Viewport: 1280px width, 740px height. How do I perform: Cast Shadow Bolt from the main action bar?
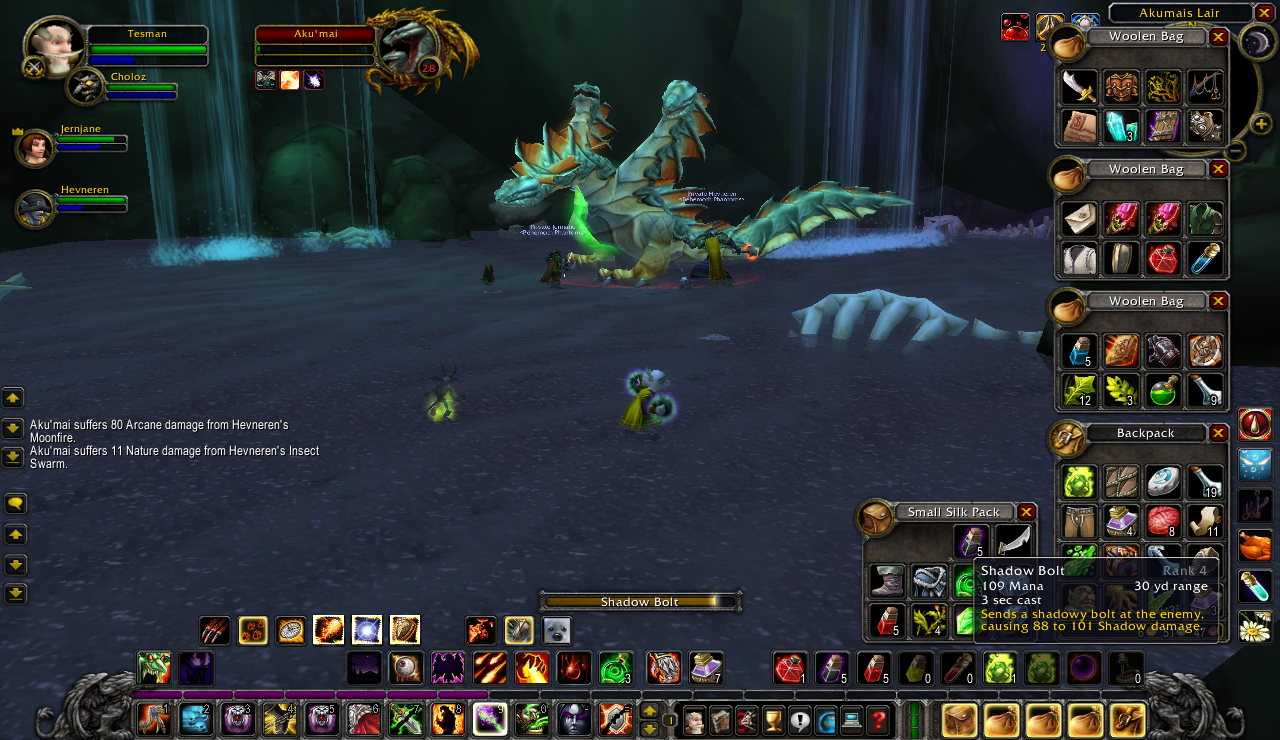coord(490,719)
